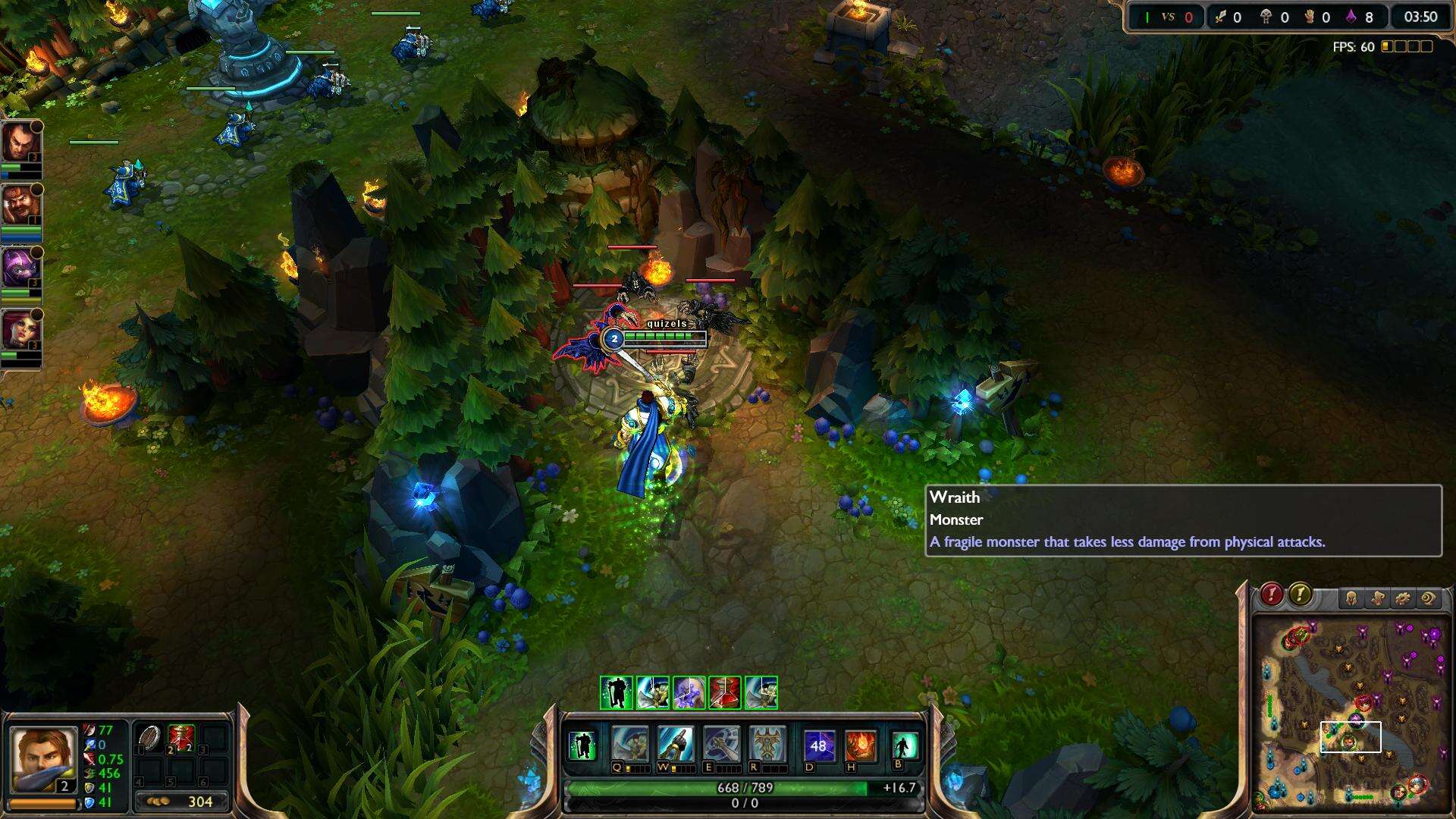
Task: Select the top teammate portrait
Action: (20, 143)
